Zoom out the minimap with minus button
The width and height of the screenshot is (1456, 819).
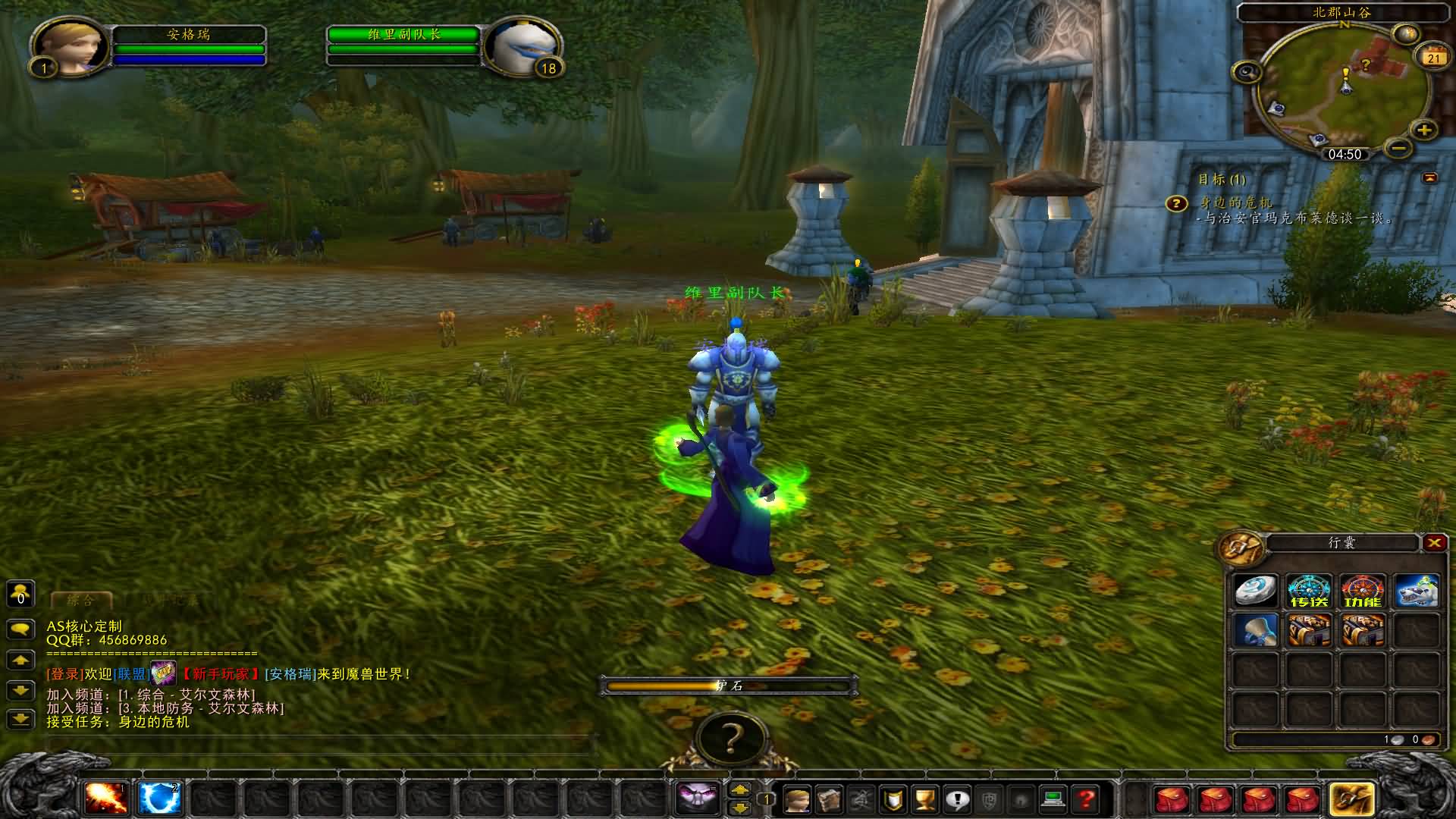pyautogui.click(x=1399, y=147)
